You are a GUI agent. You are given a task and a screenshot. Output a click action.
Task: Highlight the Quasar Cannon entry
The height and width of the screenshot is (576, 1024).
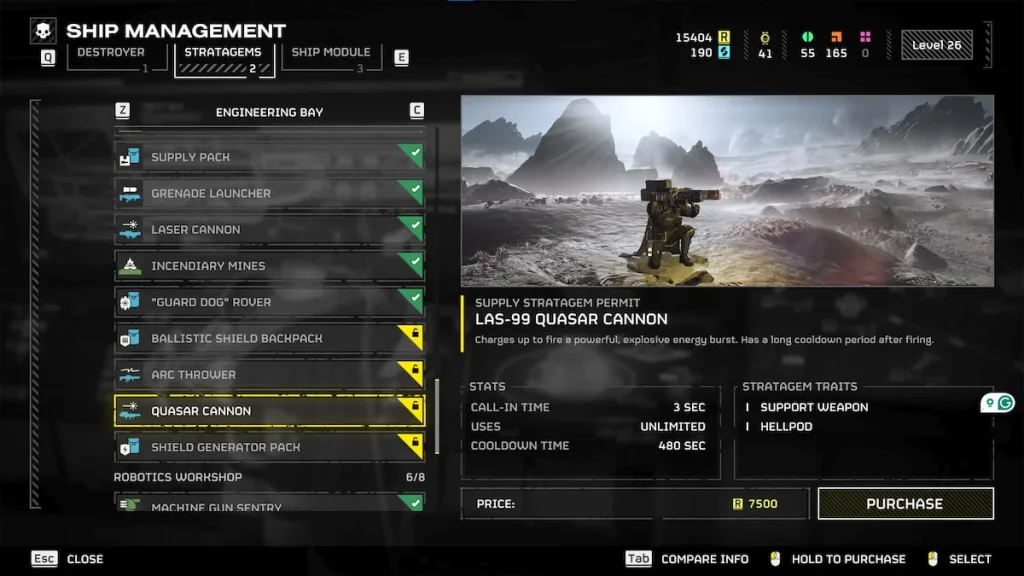pos(269,411)
